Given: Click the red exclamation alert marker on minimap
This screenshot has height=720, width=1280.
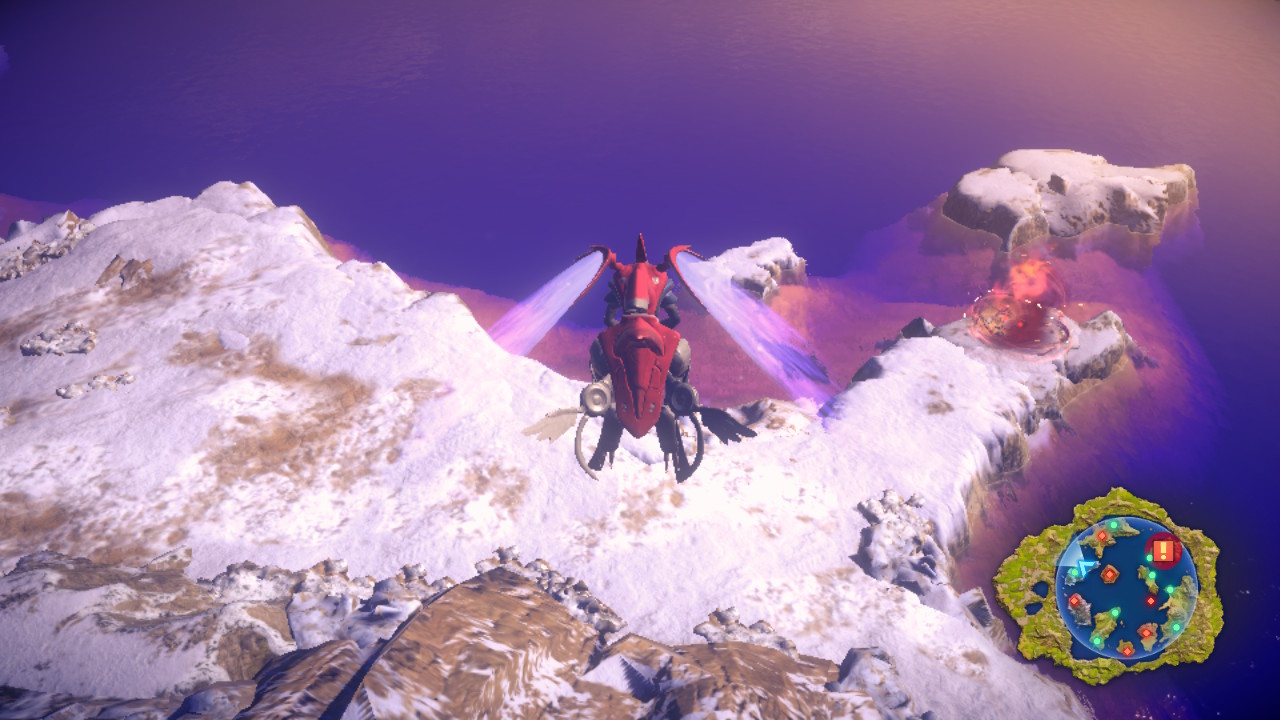Looking at the screenshot, I should 1163,550.
